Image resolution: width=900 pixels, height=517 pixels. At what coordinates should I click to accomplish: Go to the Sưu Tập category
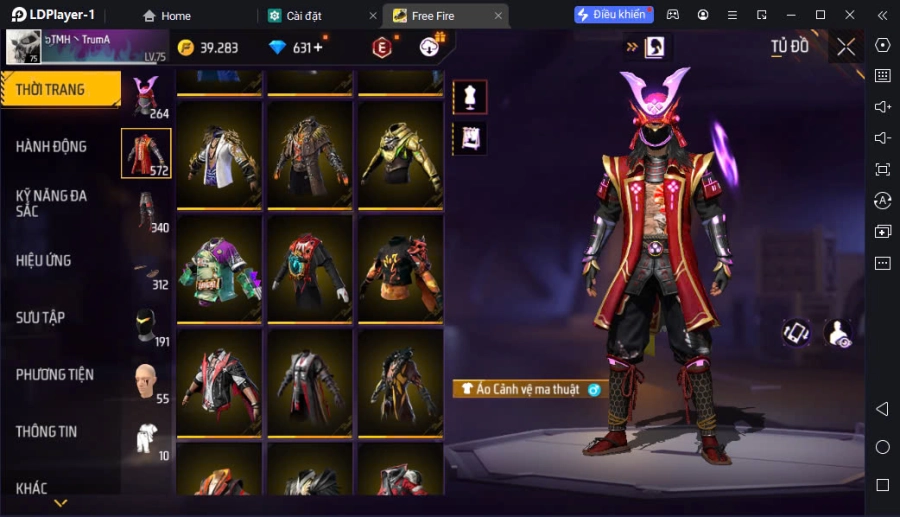41,318
